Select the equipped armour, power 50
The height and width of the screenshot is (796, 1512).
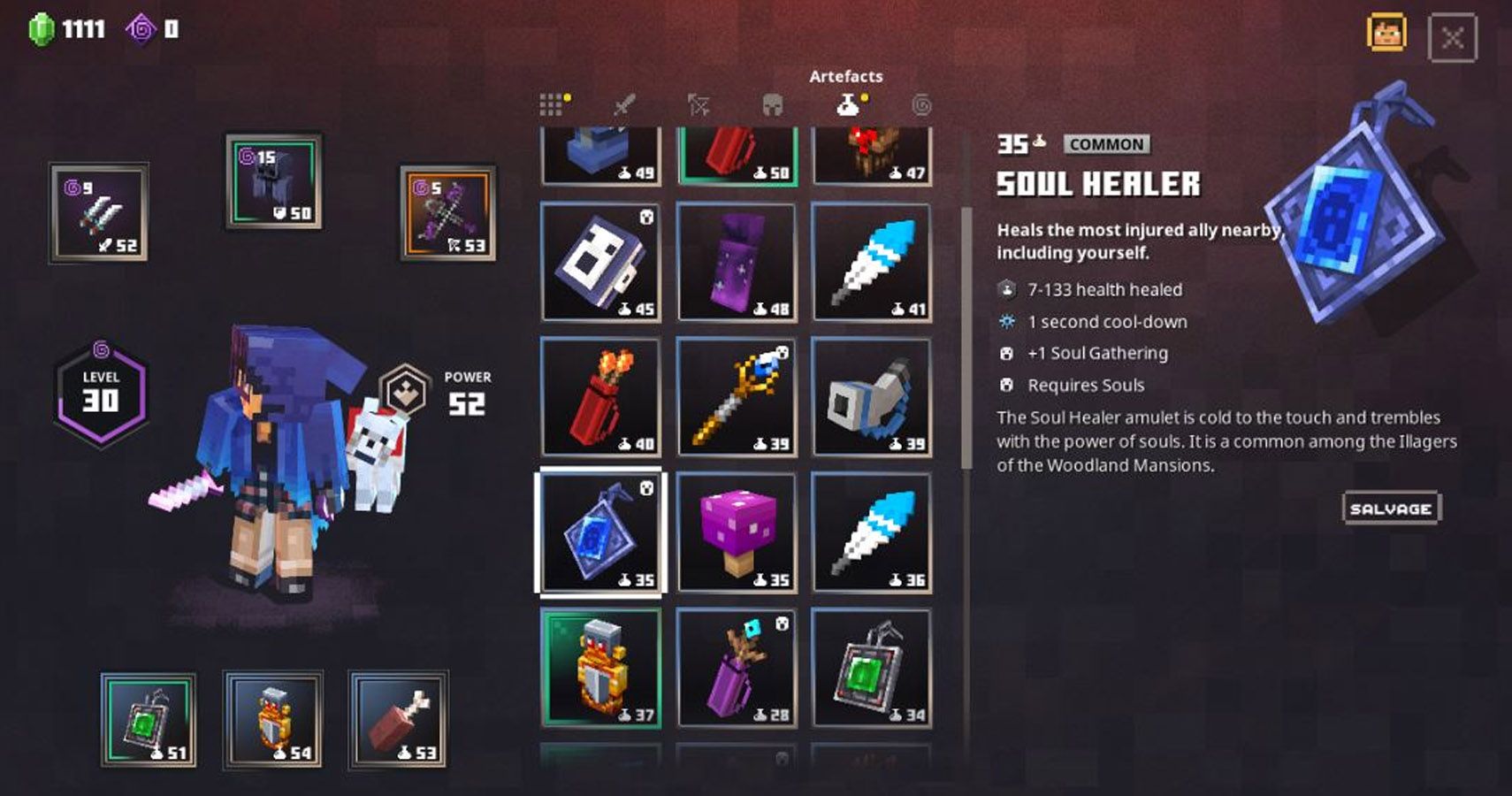coord(273,181)
